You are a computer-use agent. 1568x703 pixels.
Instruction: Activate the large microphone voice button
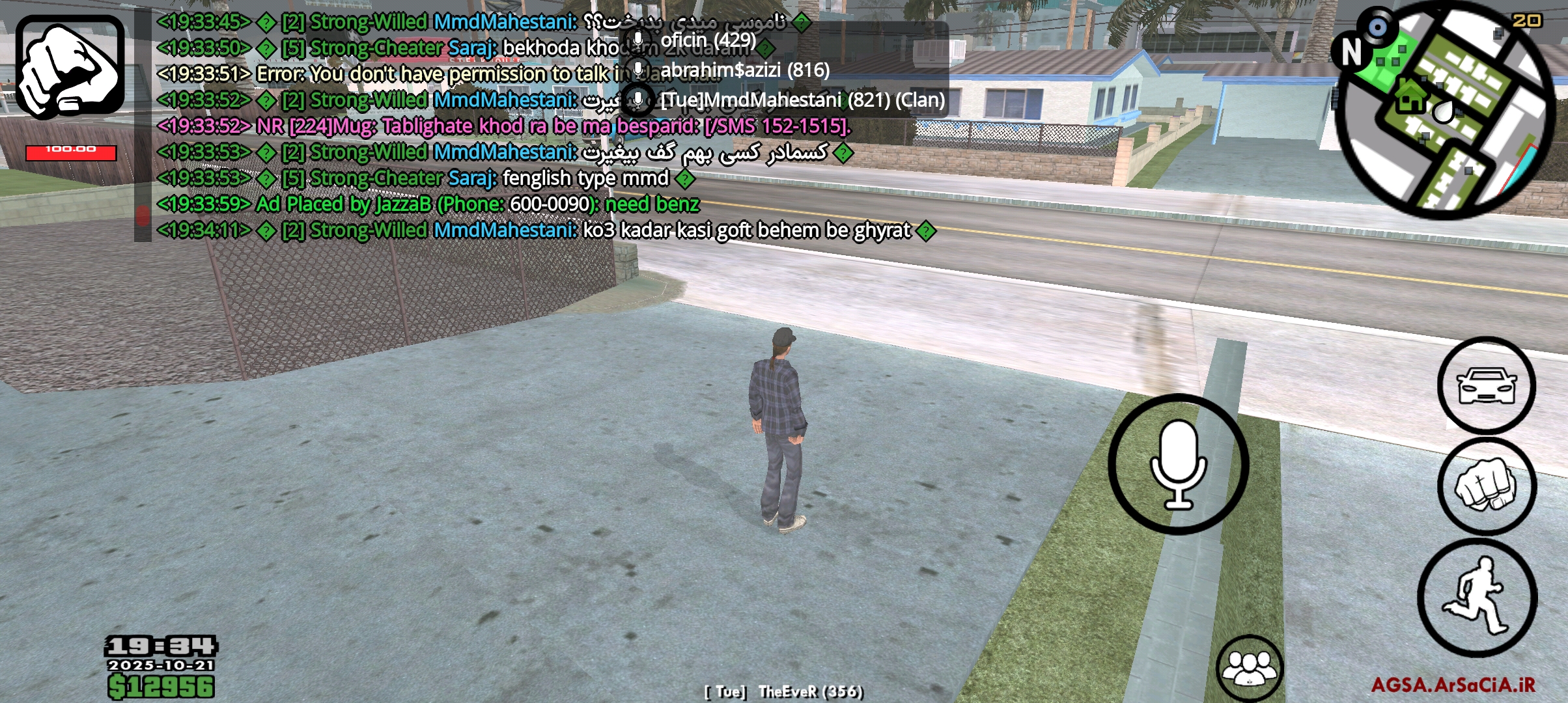click(1178, 464)
